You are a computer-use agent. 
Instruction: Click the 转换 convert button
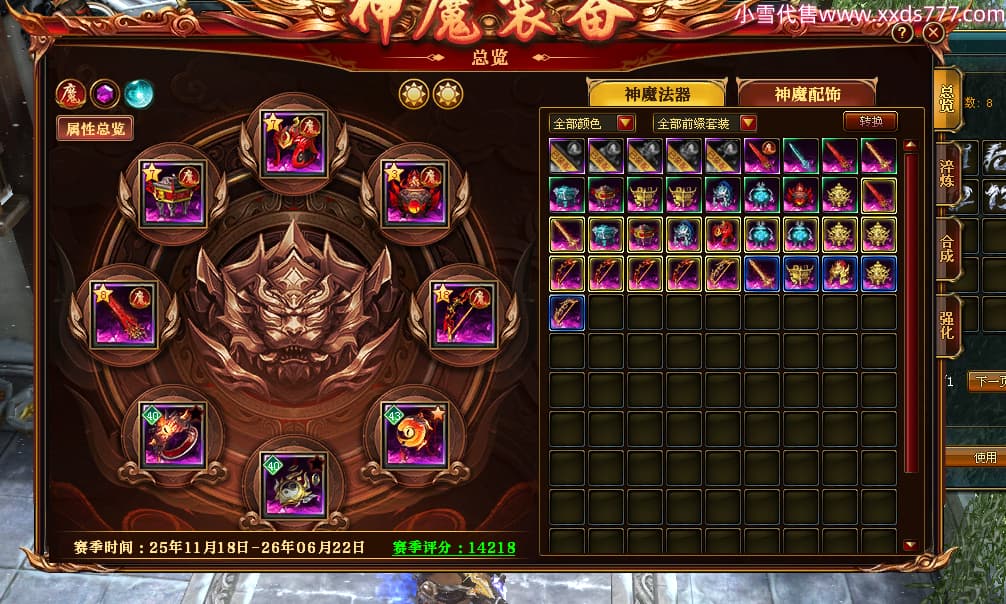pyautogui.click(x=870, y=122)
